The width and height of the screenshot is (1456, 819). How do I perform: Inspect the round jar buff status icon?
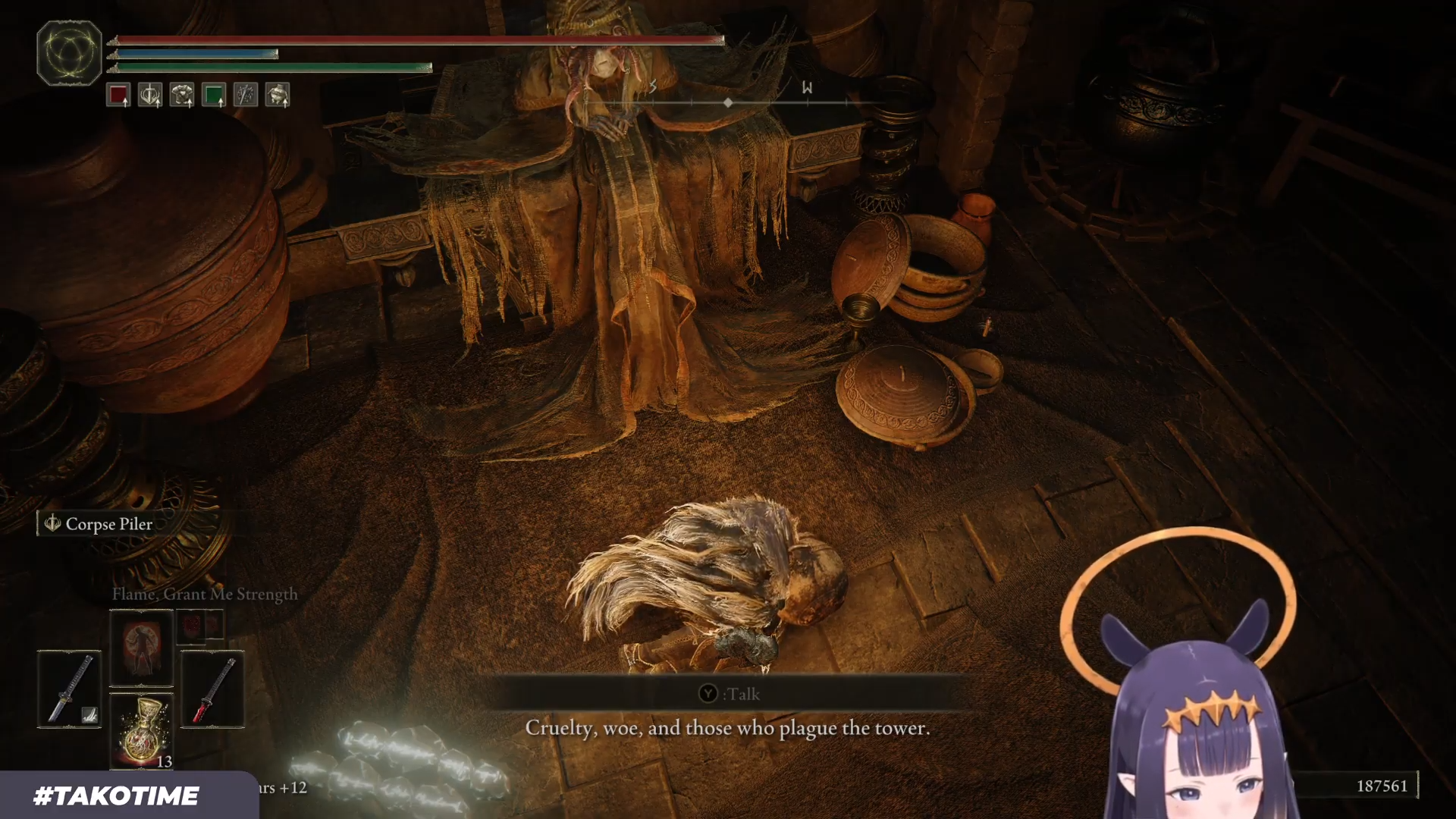pos(278,95)
